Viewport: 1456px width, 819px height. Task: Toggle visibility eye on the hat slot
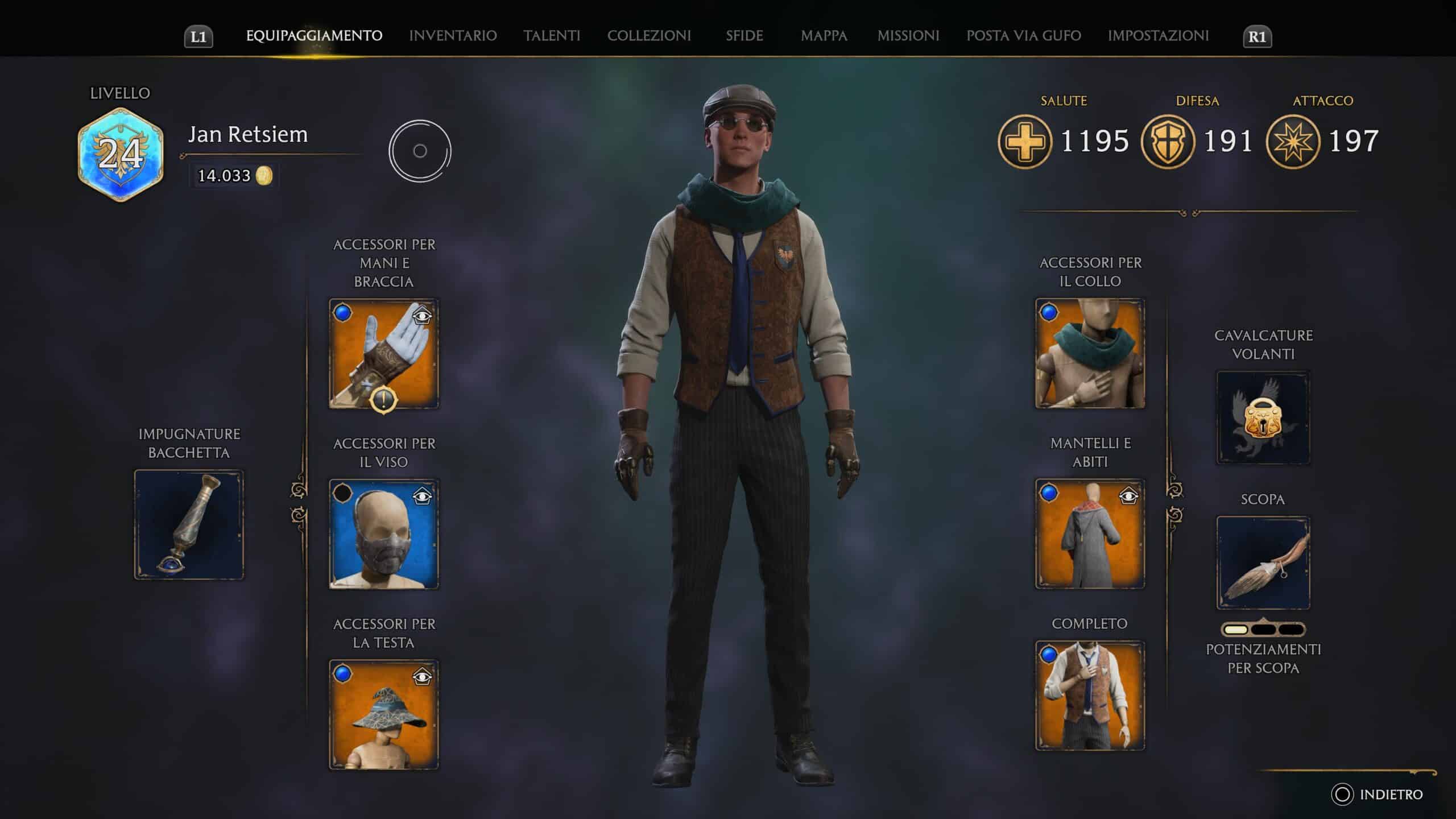422,677
